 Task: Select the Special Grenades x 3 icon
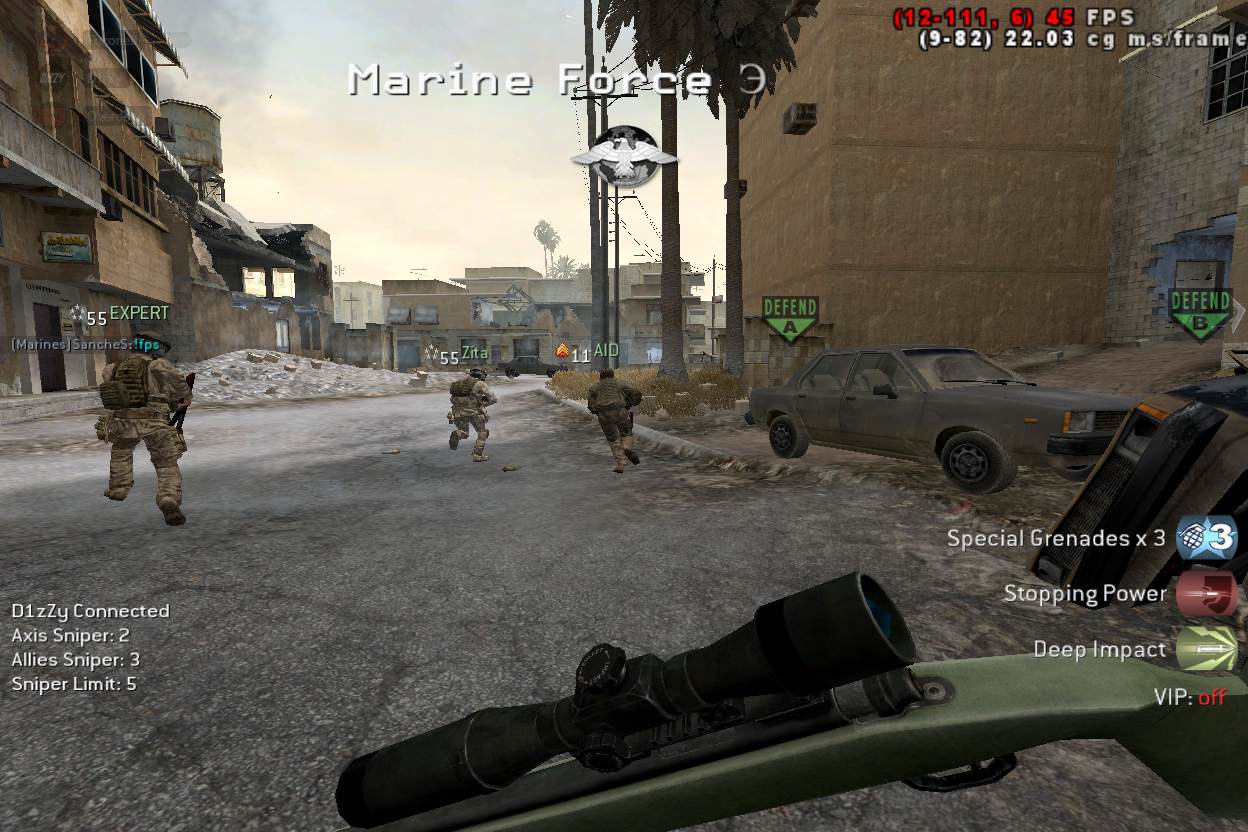[1206, 538]
